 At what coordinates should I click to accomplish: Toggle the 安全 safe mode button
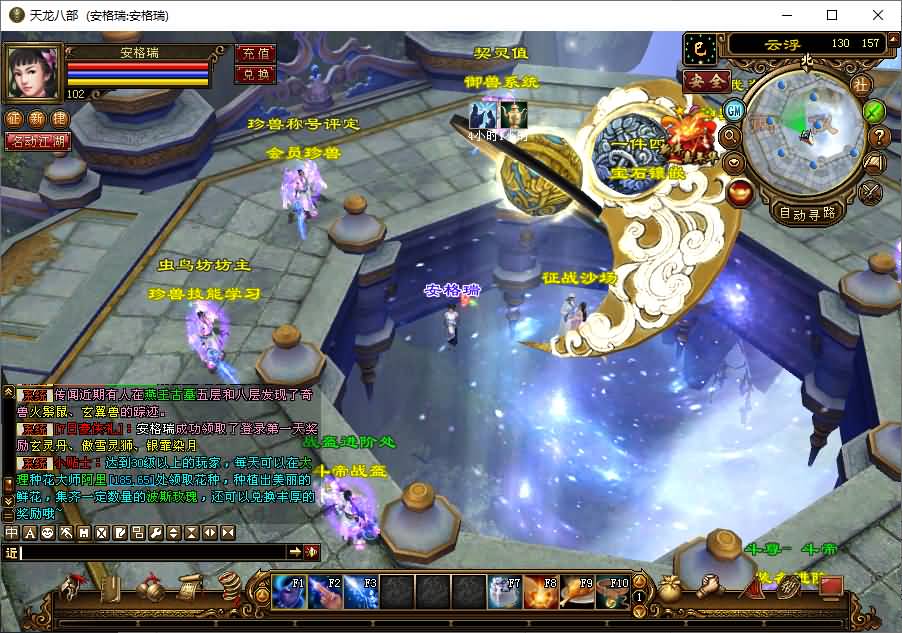coord(706,80)
